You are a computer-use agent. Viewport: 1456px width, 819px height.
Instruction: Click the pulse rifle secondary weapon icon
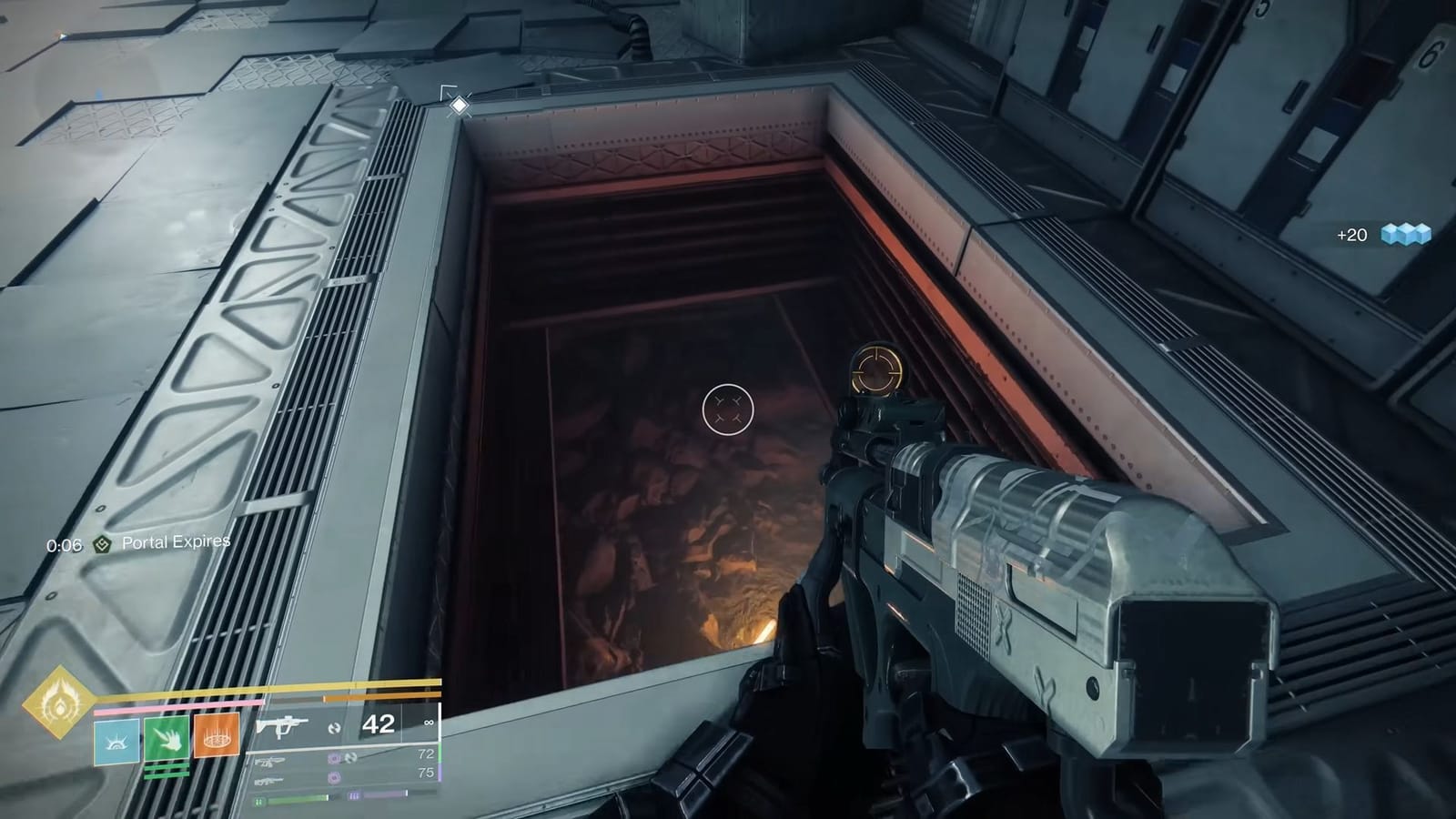click(270, 762)
